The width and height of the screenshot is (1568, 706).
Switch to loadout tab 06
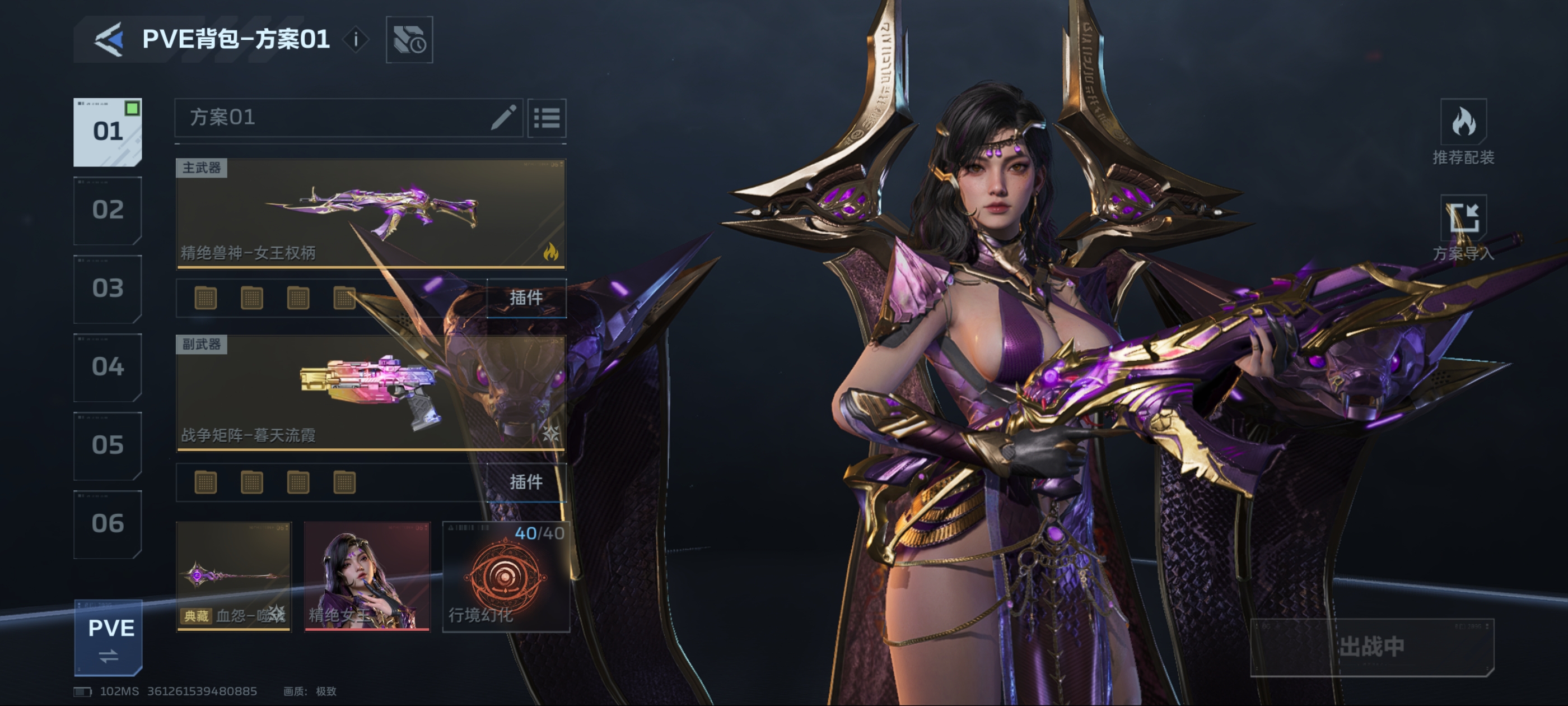click(108, 524)
